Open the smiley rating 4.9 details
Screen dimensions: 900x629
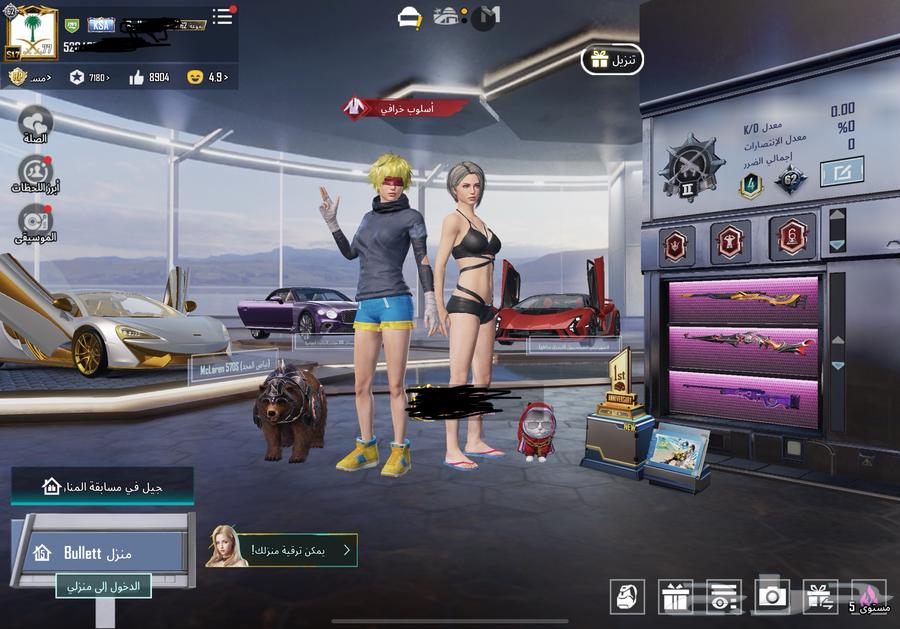pos(207,77)
